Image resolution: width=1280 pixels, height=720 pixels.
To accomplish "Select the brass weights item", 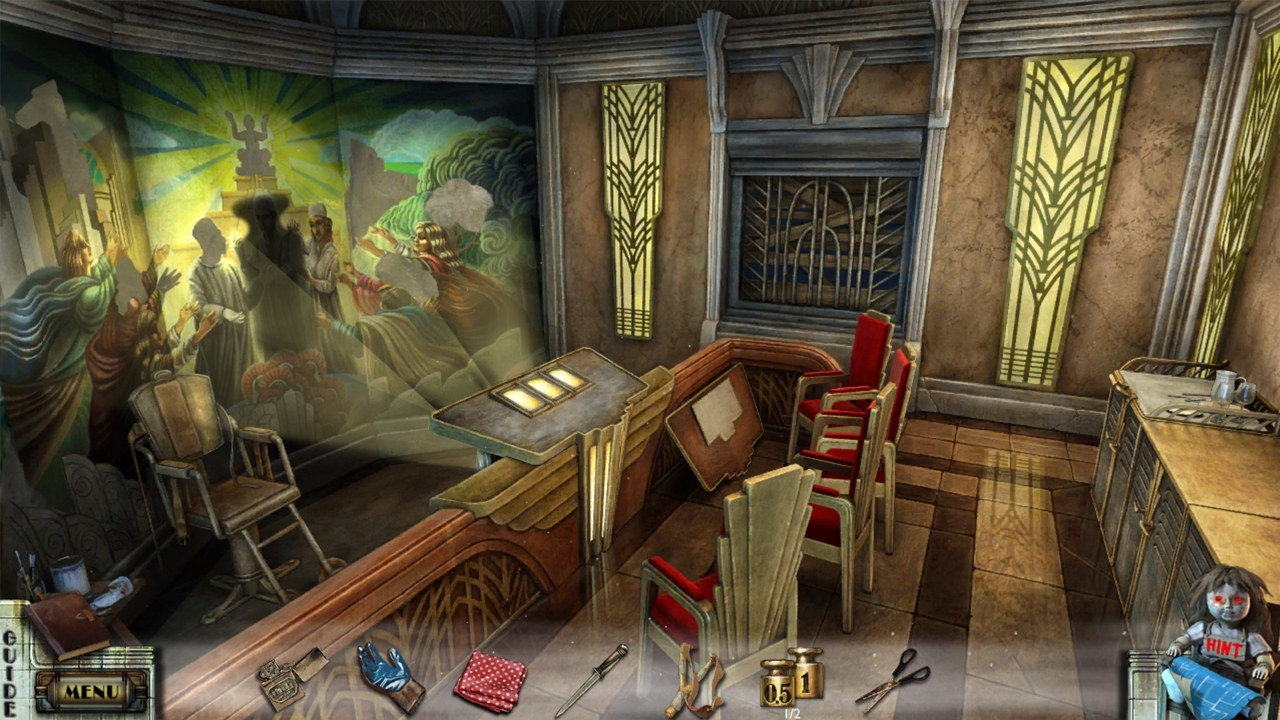I will click(791, 680).
